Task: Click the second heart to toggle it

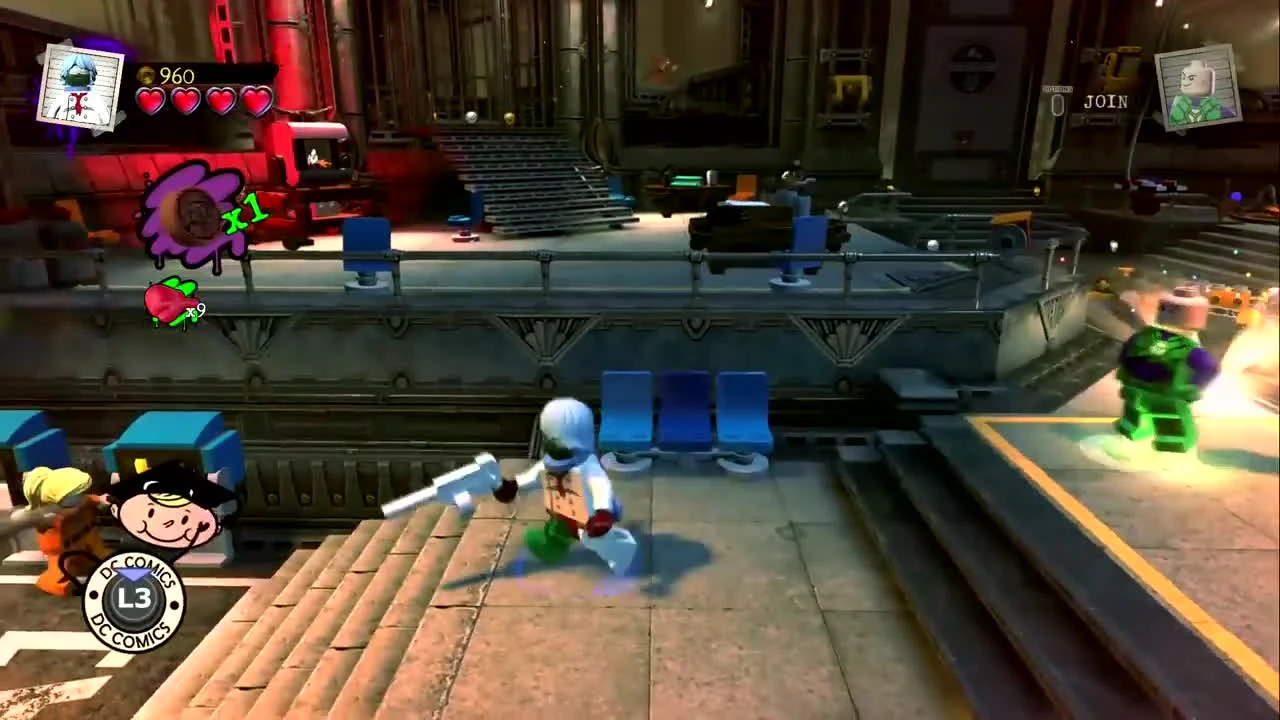Action: pos(186,99)
